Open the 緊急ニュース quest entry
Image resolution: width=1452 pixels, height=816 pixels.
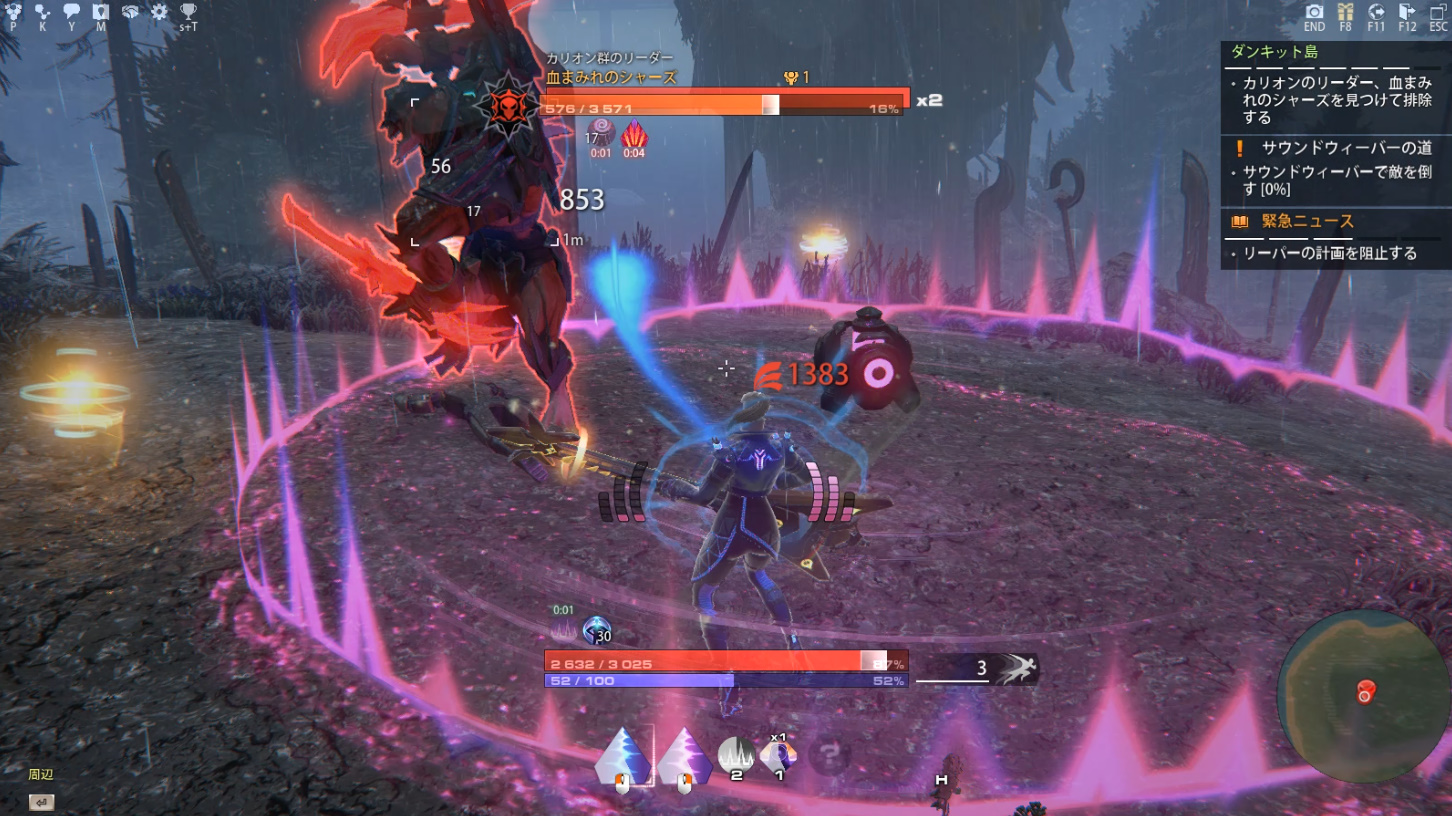click(x=1307, y=221)
